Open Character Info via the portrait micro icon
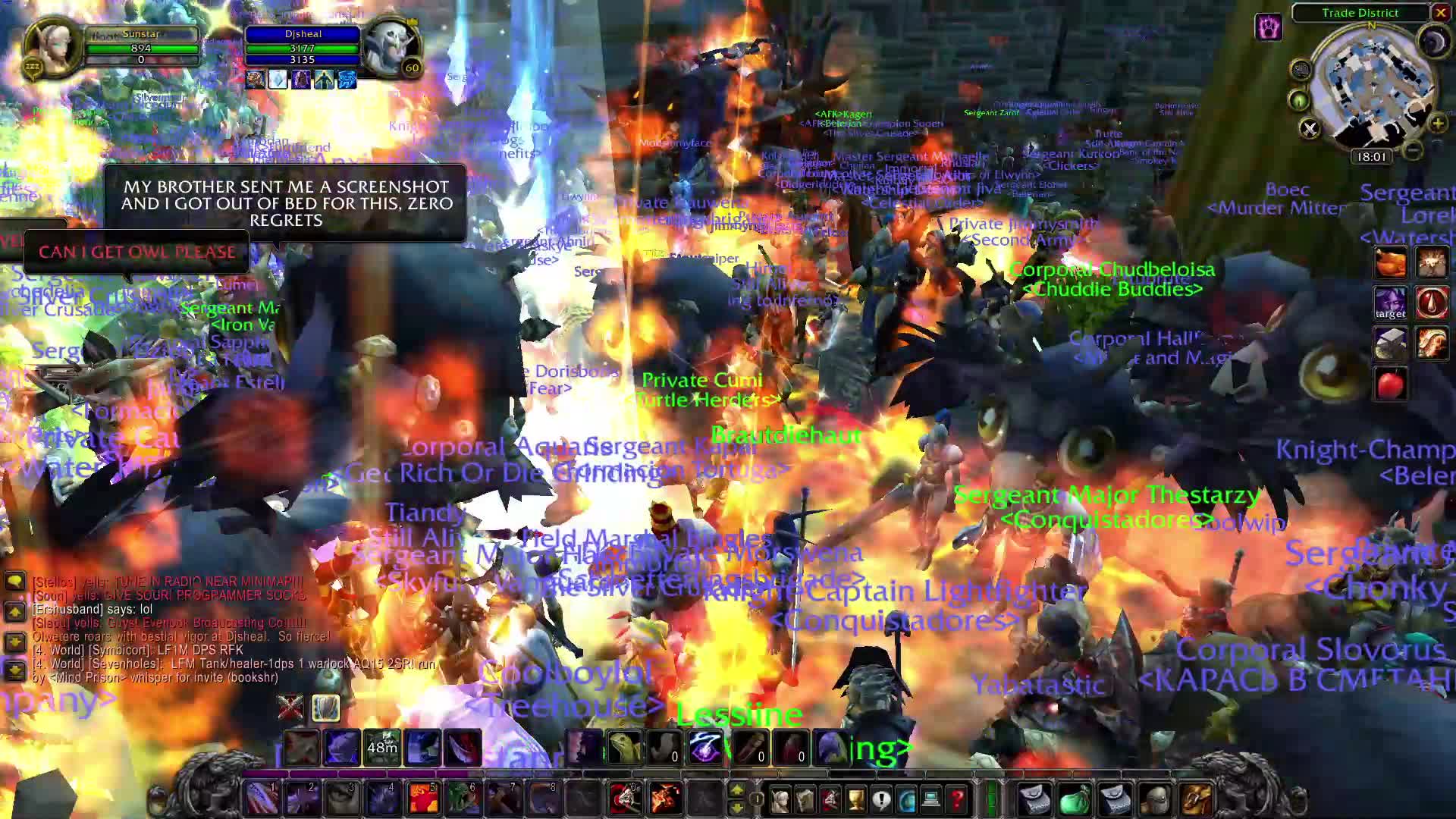 pos(779,799)
